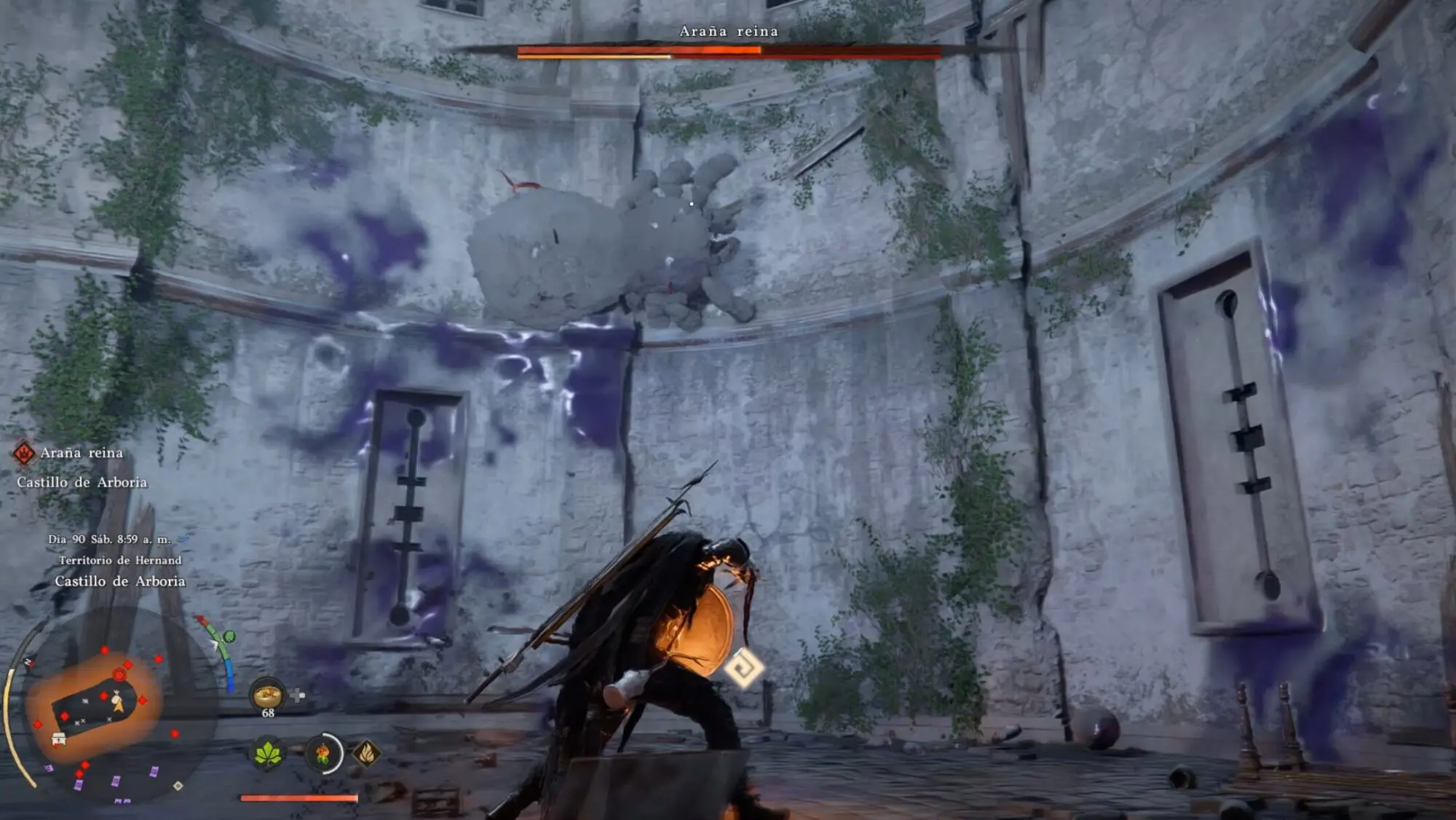Click the white chest marker on minimap
Screen dimensions: 1456x820
click(60, 739)
